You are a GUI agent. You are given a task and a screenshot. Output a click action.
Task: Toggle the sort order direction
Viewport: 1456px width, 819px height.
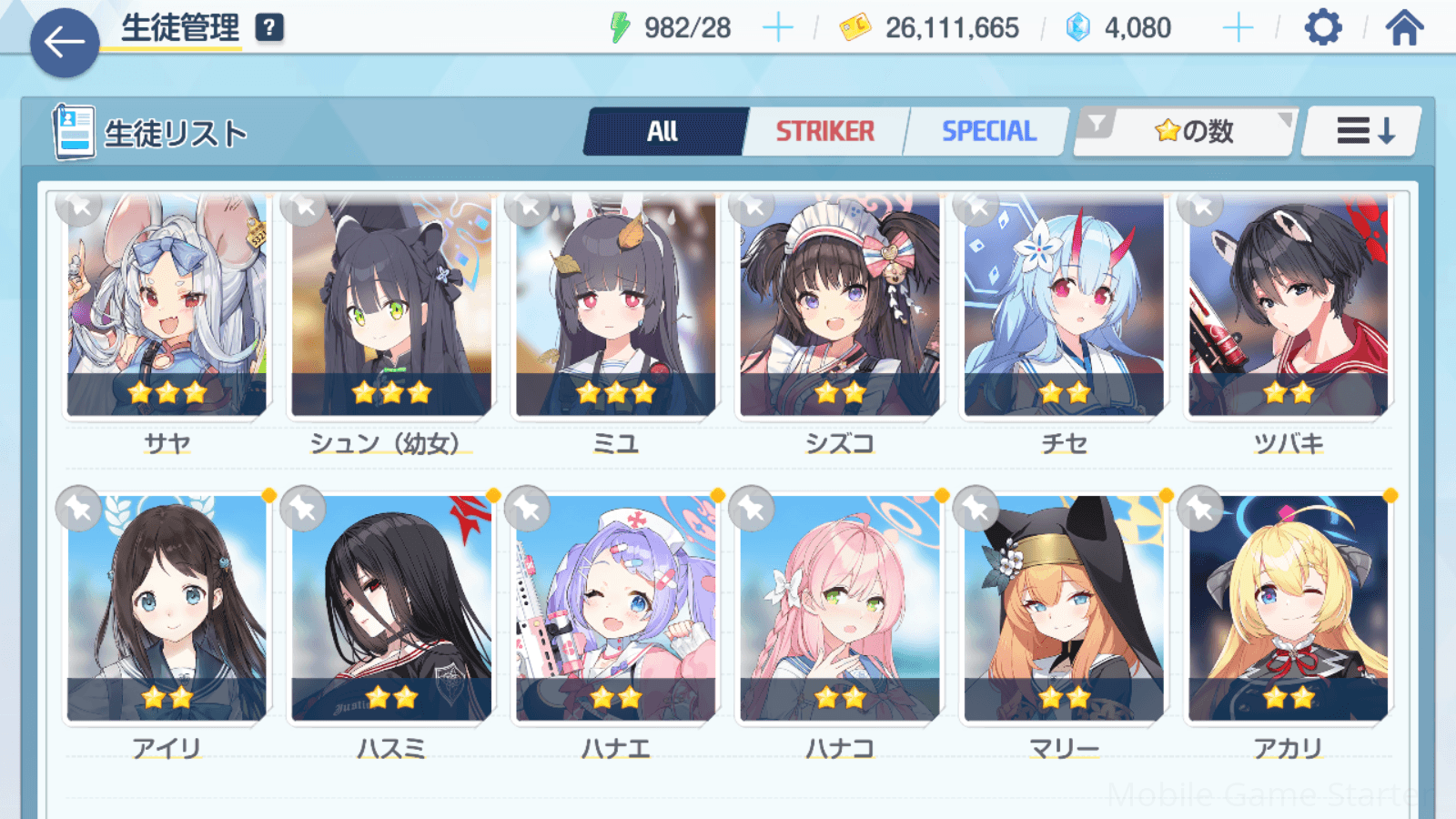pos(1363,132)
